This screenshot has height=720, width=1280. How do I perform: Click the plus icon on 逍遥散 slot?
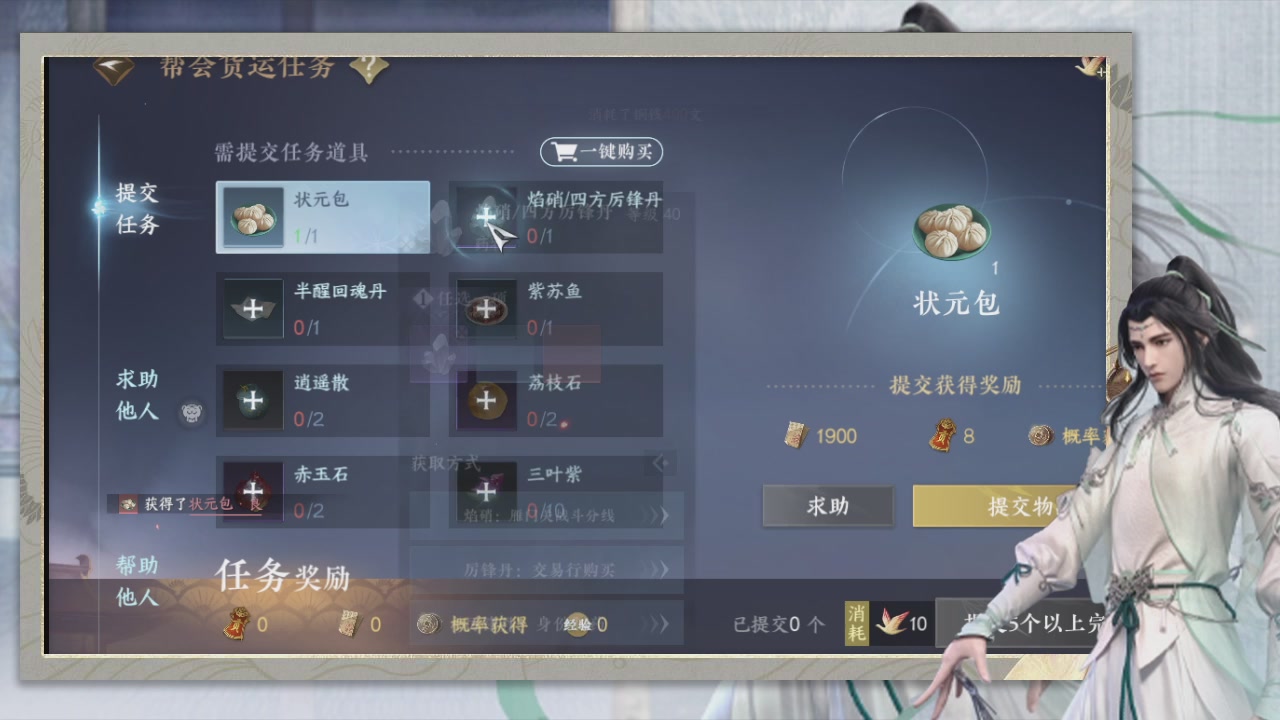pyautogui.click(x=252, y=400)
